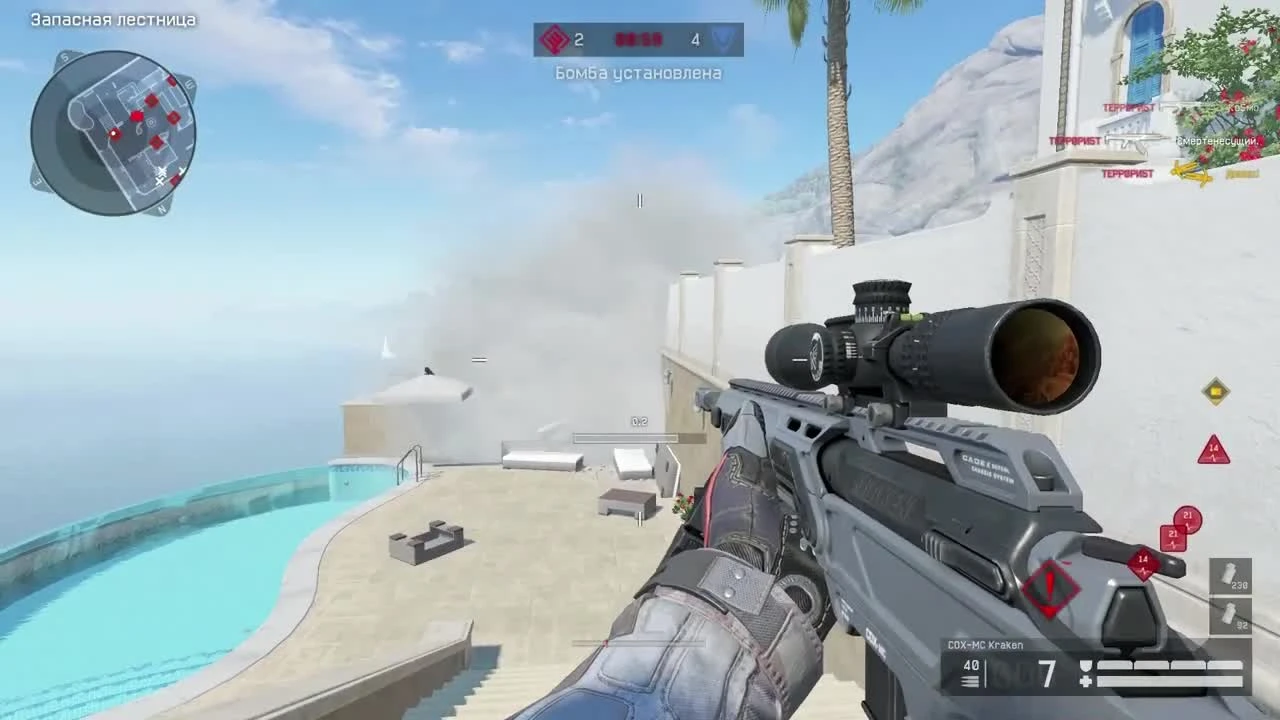Select the yellow diamond objective marker on the wall
Image resolution: width=1280 pixels, height=720 pixels.
[x=1216, y=392]
